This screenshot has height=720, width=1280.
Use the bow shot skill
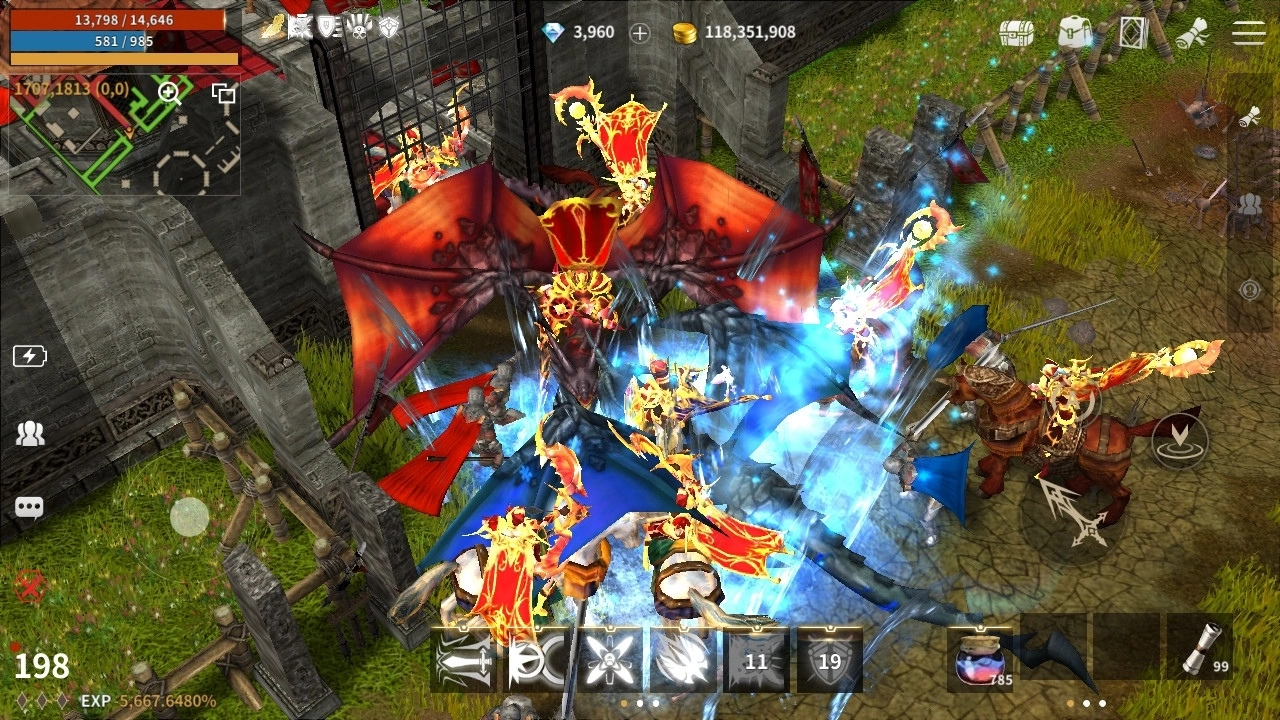click(536, 660)
